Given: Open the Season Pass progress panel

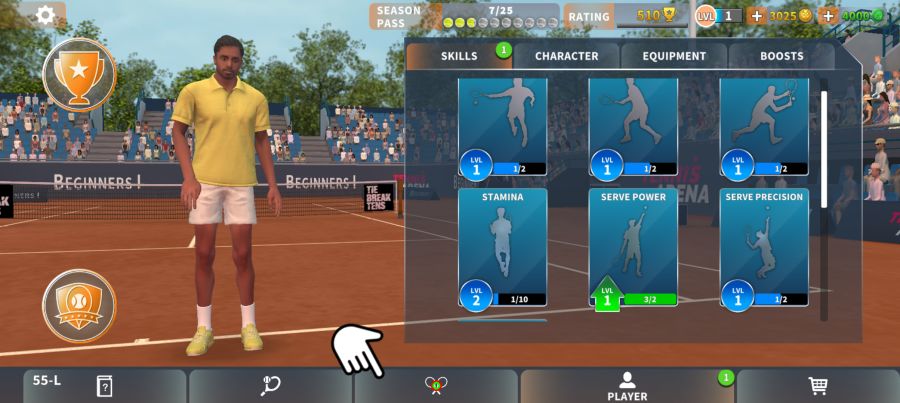Looking at the screenshot, I should (x=465, y=16).
